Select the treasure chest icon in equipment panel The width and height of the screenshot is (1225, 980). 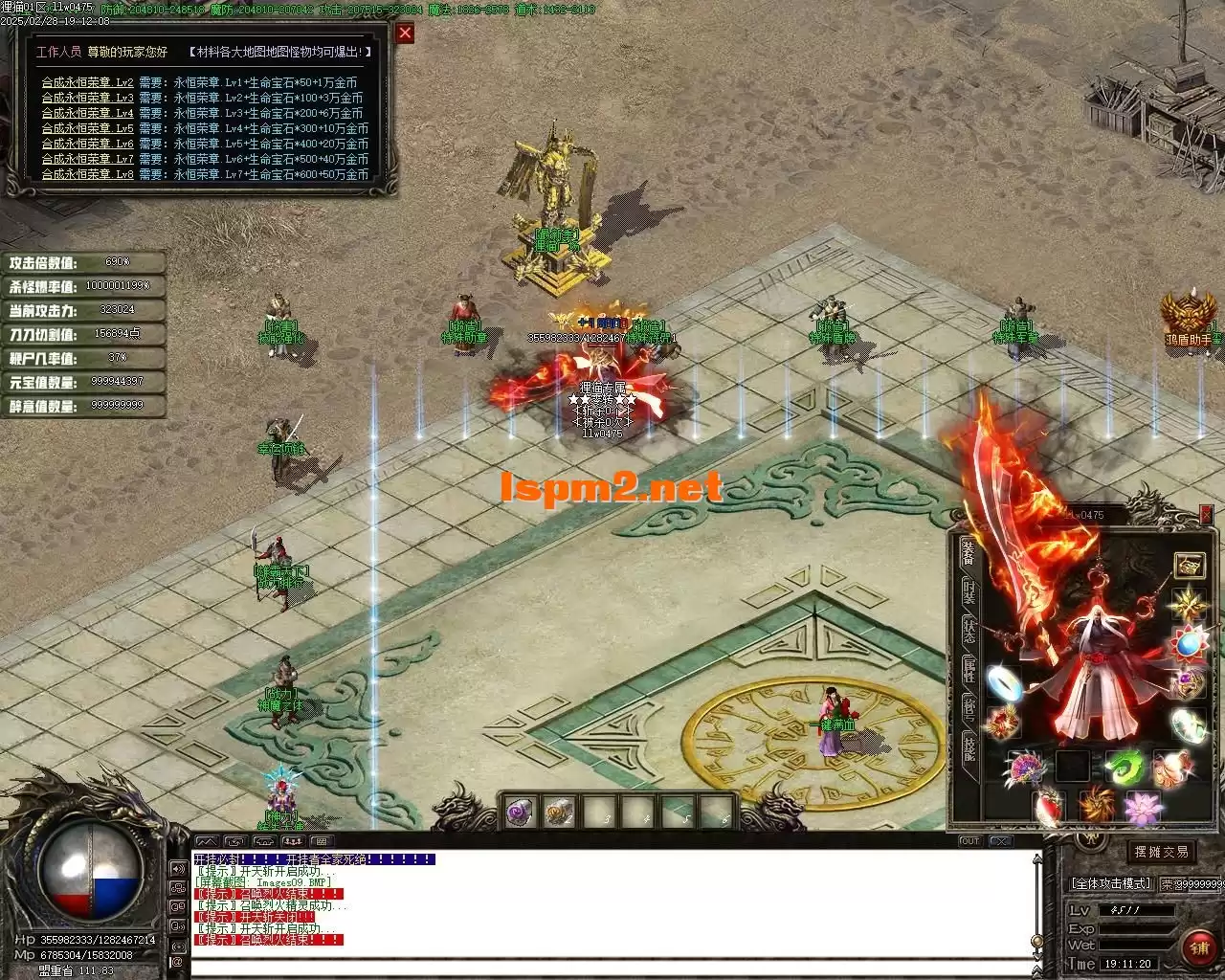[x=1190, y=565]
